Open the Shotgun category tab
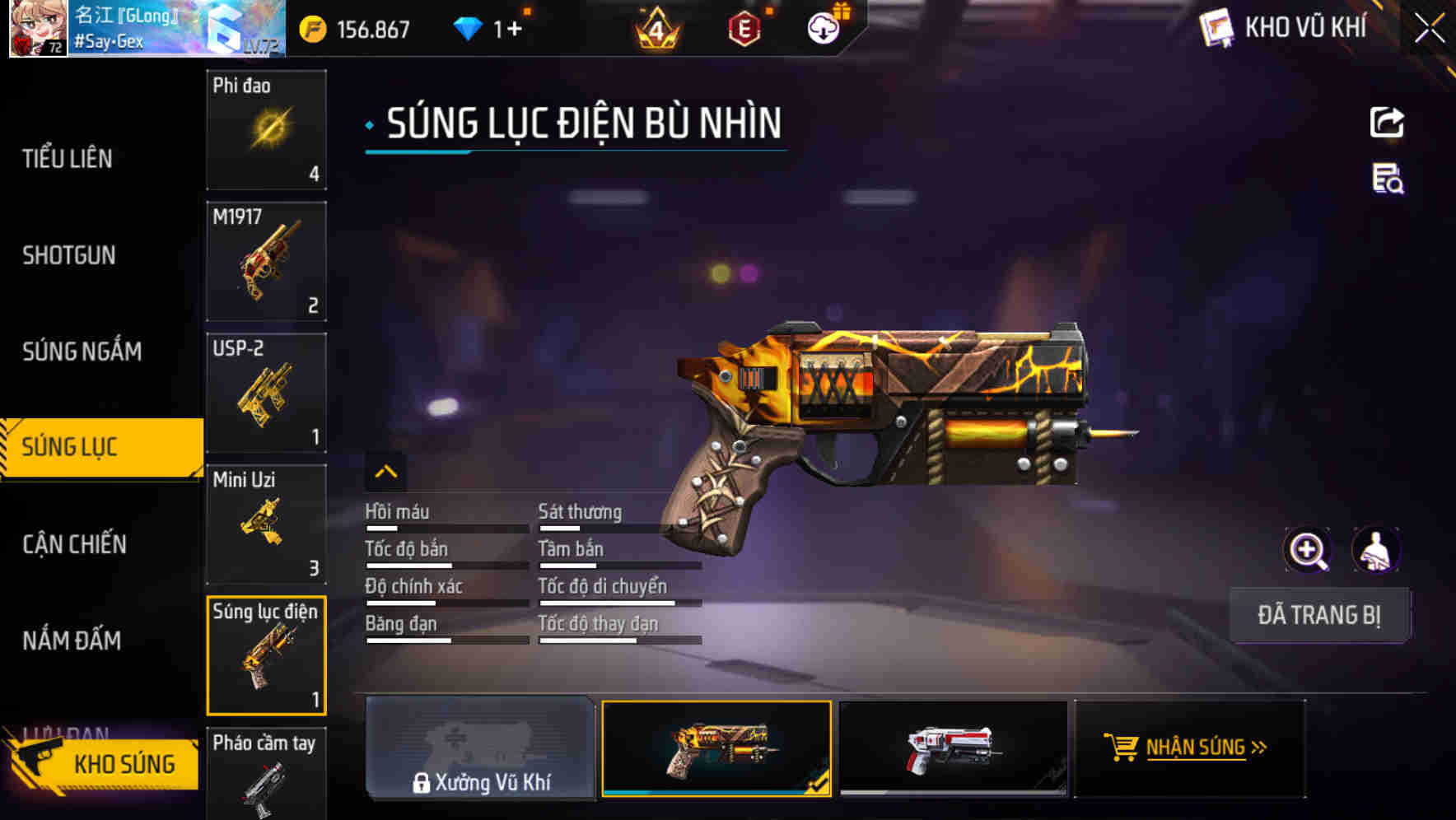 click(x=70, y=255)
